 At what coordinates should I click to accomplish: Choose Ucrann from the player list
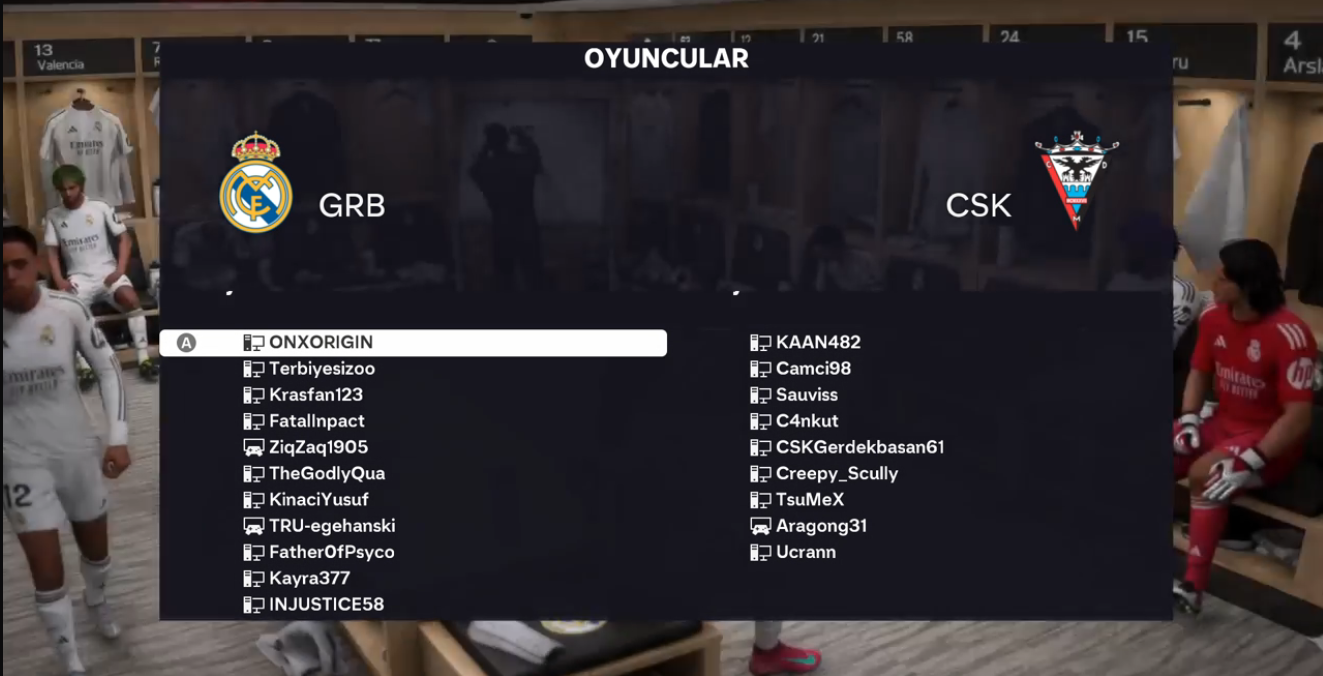pos(805,552)
